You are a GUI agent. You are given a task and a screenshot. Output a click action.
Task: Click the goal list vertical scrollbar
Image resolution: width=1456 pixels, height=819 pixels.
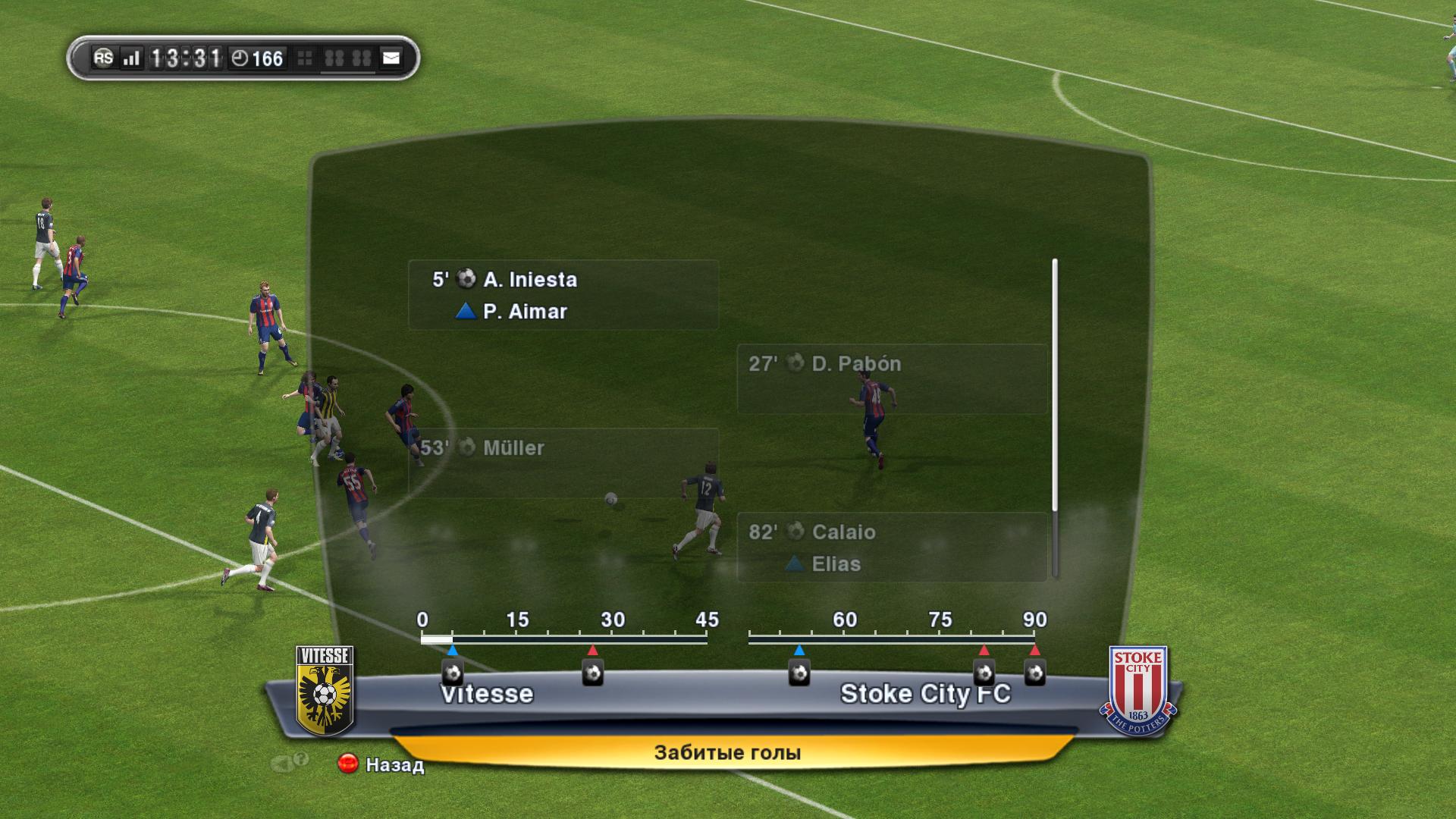pyautogui.click(x=1054, y=417)
